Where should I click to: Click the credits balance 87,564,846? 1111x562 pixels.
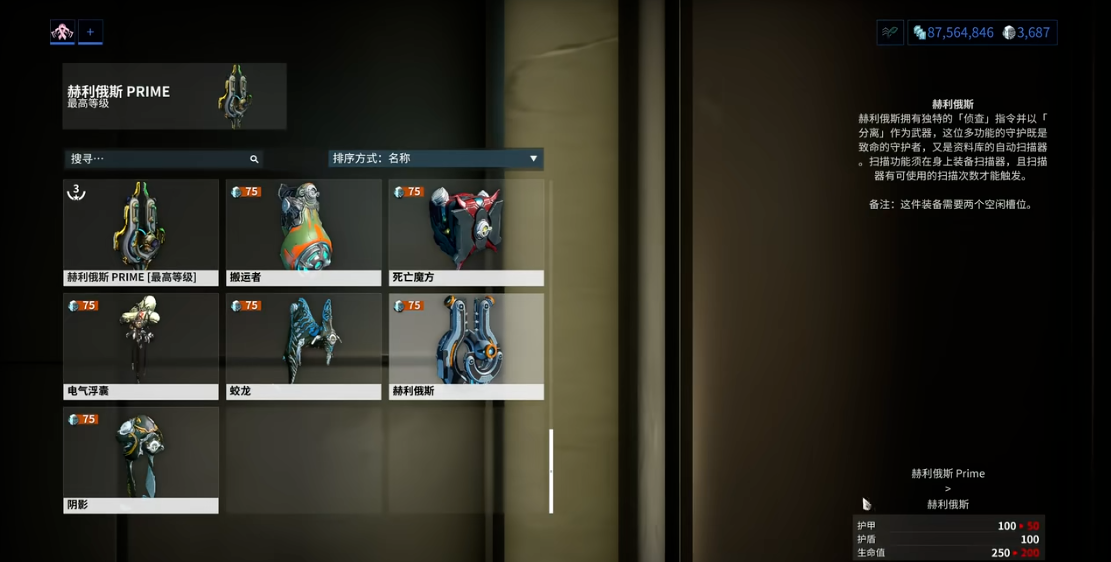click(x=953, y=33)
